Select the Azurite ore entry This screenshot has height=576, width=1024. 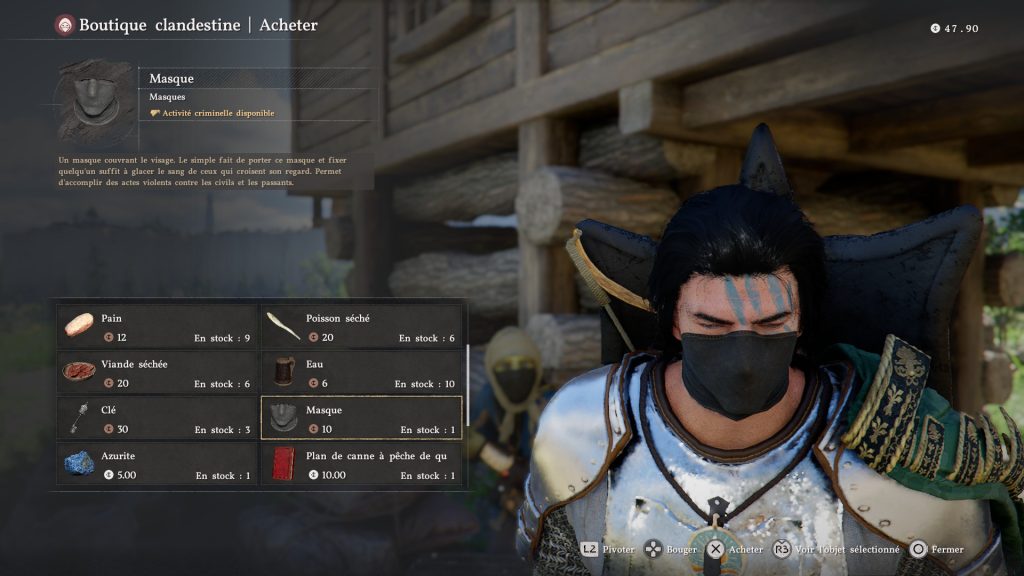click(158, 464)
